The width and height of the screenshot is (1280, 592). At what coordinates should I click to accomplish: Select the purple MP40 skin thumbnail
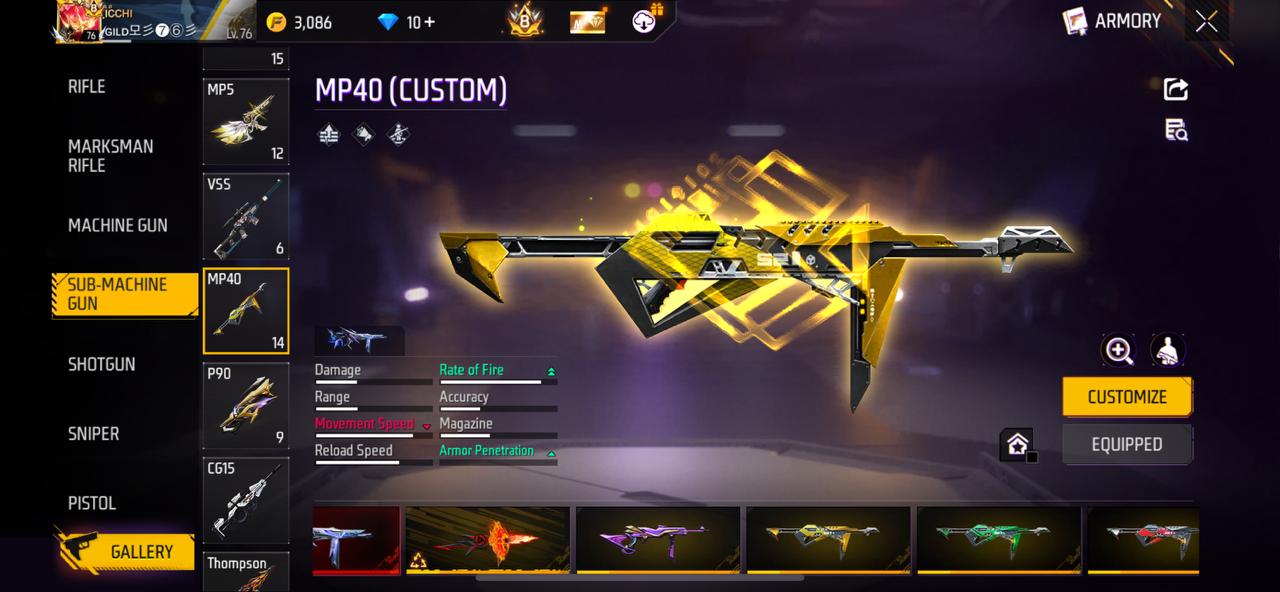(x=658, y=540)
